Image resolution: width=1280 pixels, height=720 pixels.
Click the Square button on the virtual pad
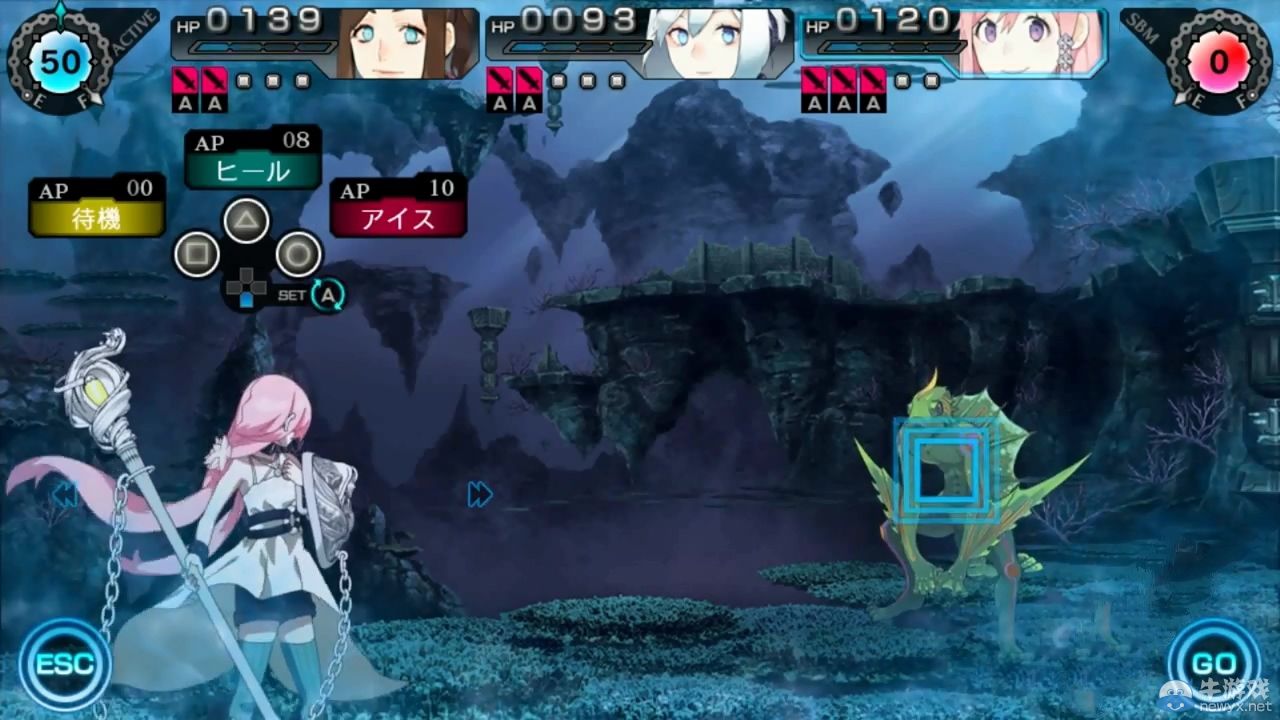coord(196,254)
